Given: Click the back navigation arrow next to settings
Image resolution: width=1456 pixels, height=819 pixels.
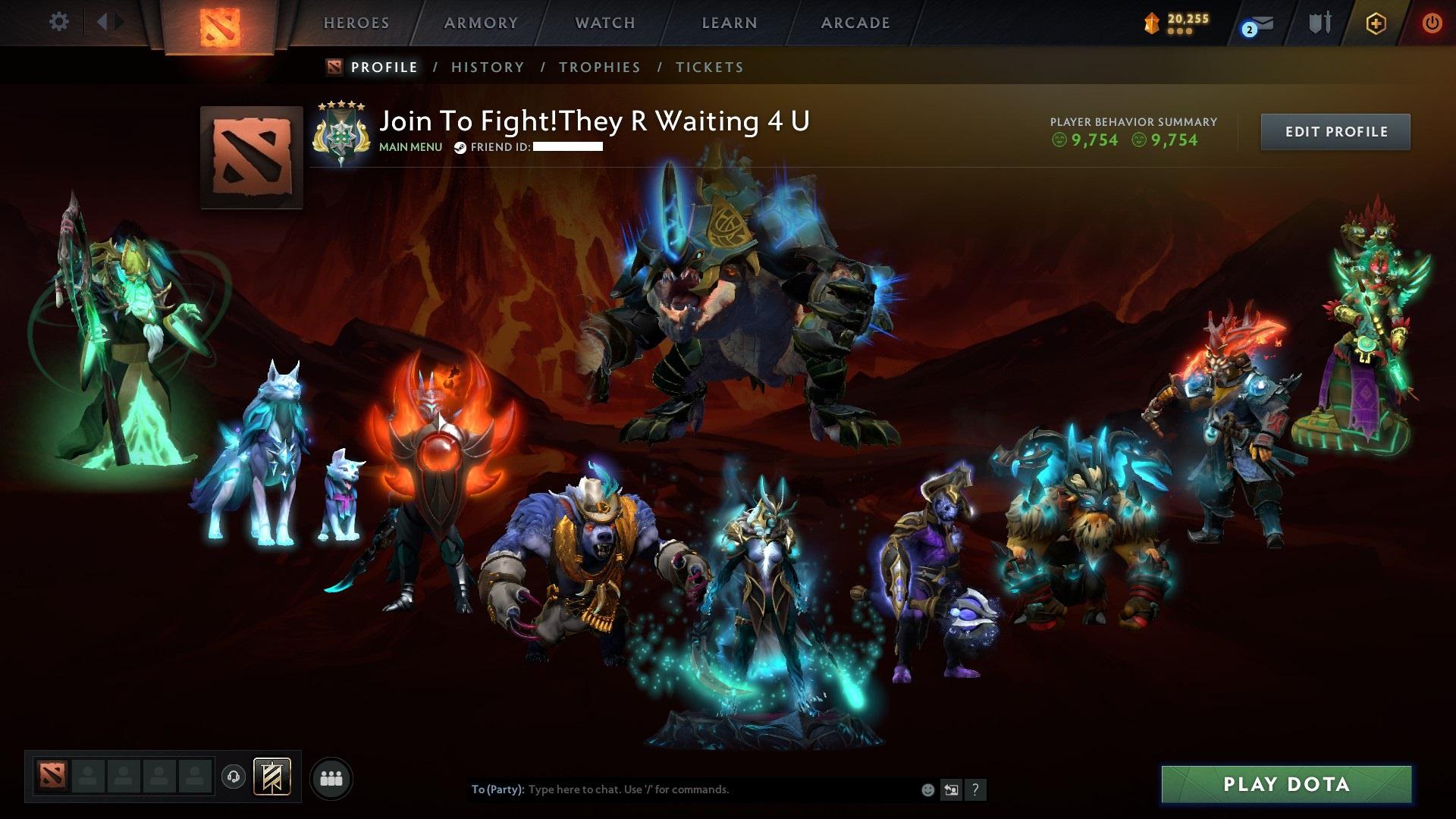Looking at the screenshot, I should (x=102, y=22).
